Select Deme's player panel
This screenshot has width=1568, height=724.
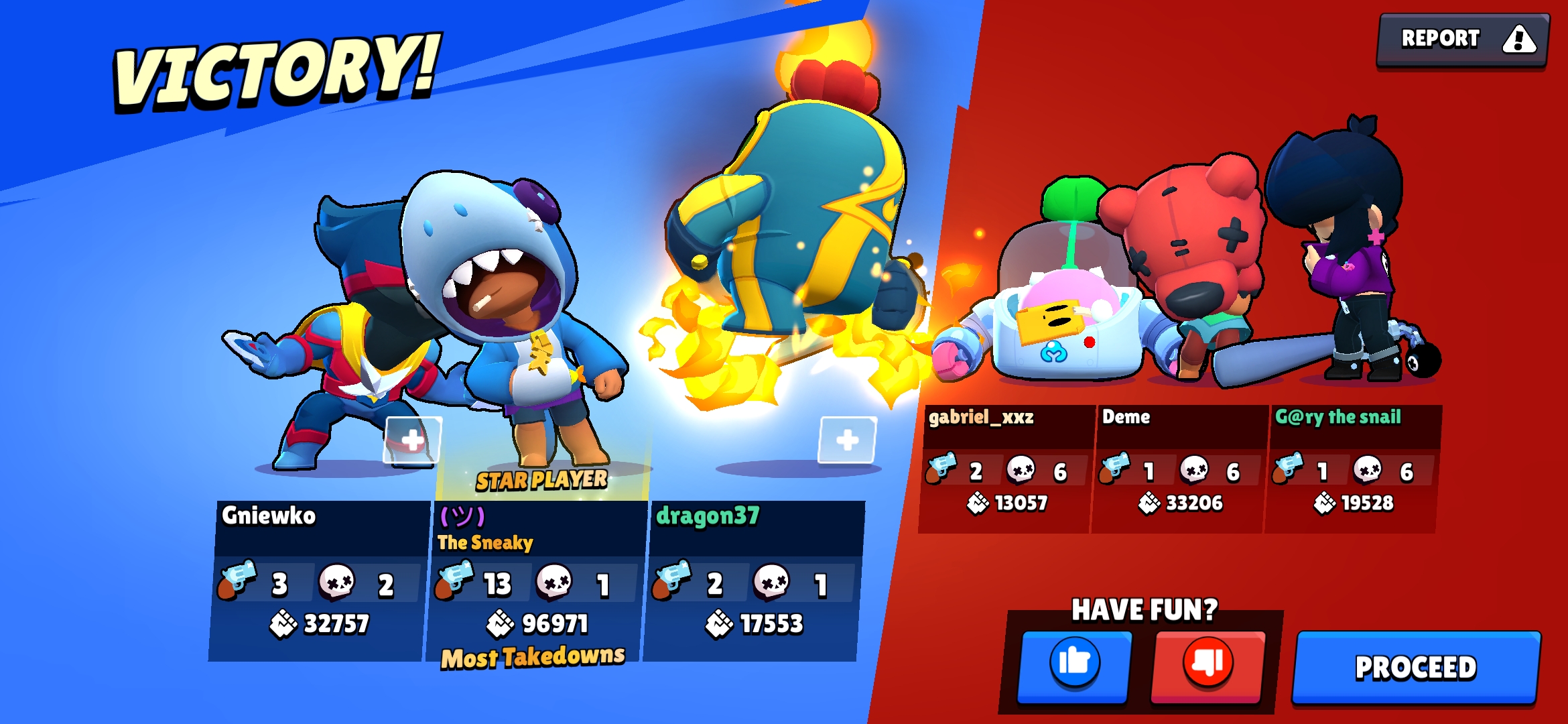1179,468
